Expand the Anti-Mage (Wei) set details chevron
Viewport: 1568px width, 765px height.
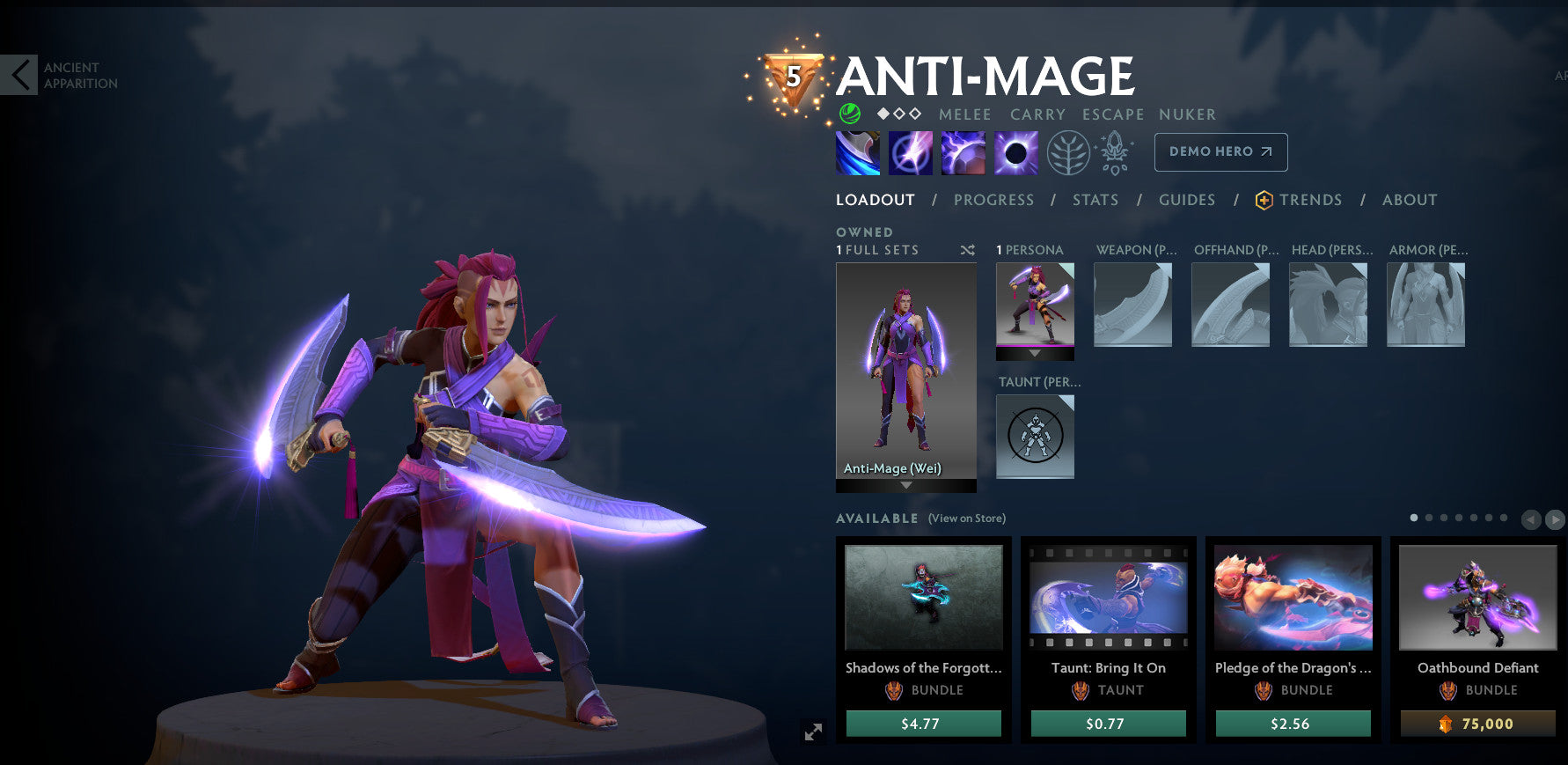(x=905, y=484)
